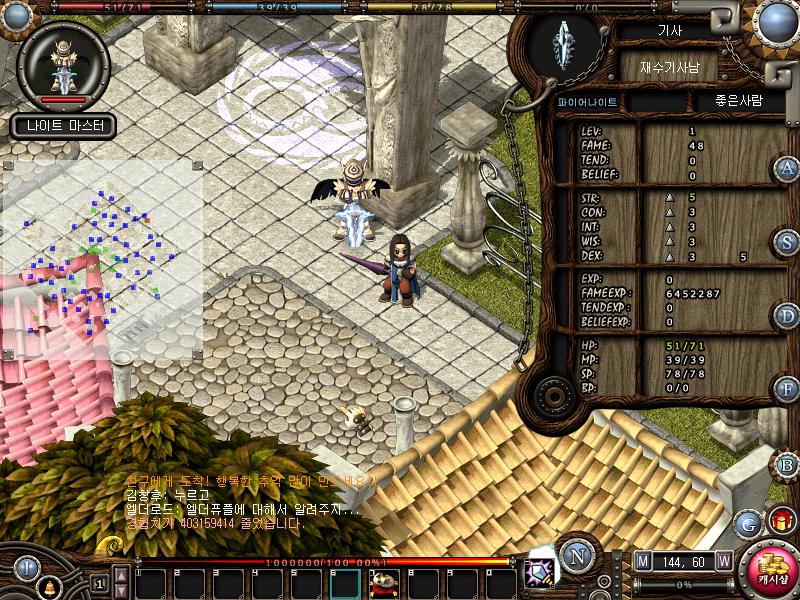Click the round G button

[x=748, y=522]
